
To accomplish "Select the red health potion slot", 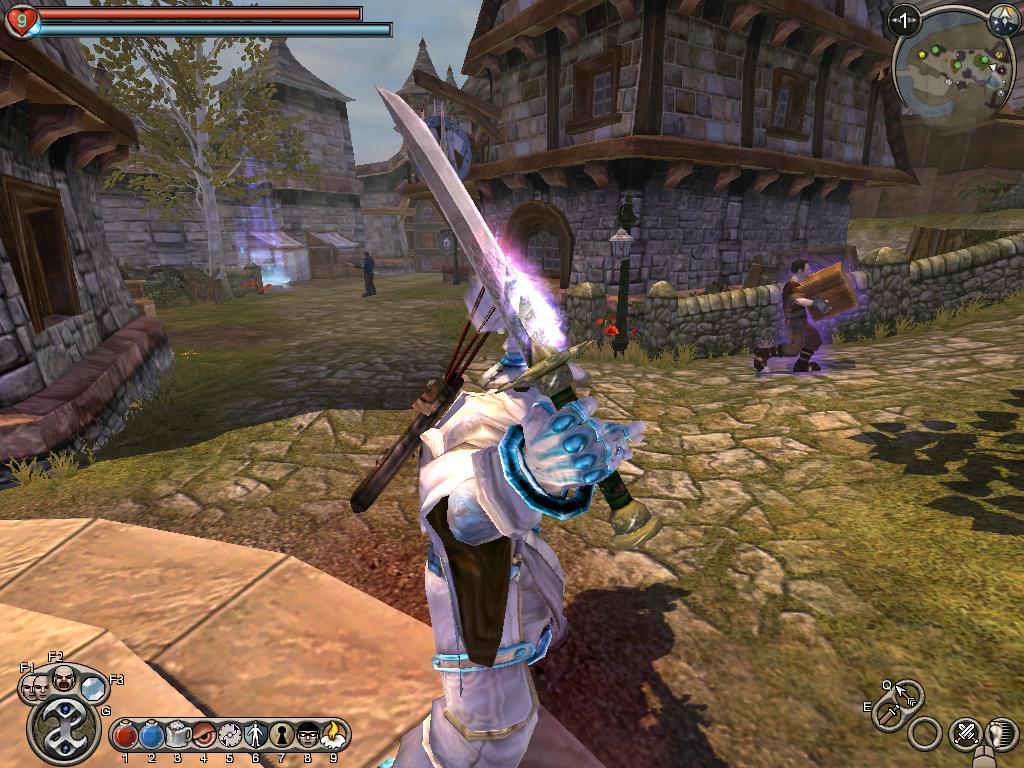I will 125,735.
